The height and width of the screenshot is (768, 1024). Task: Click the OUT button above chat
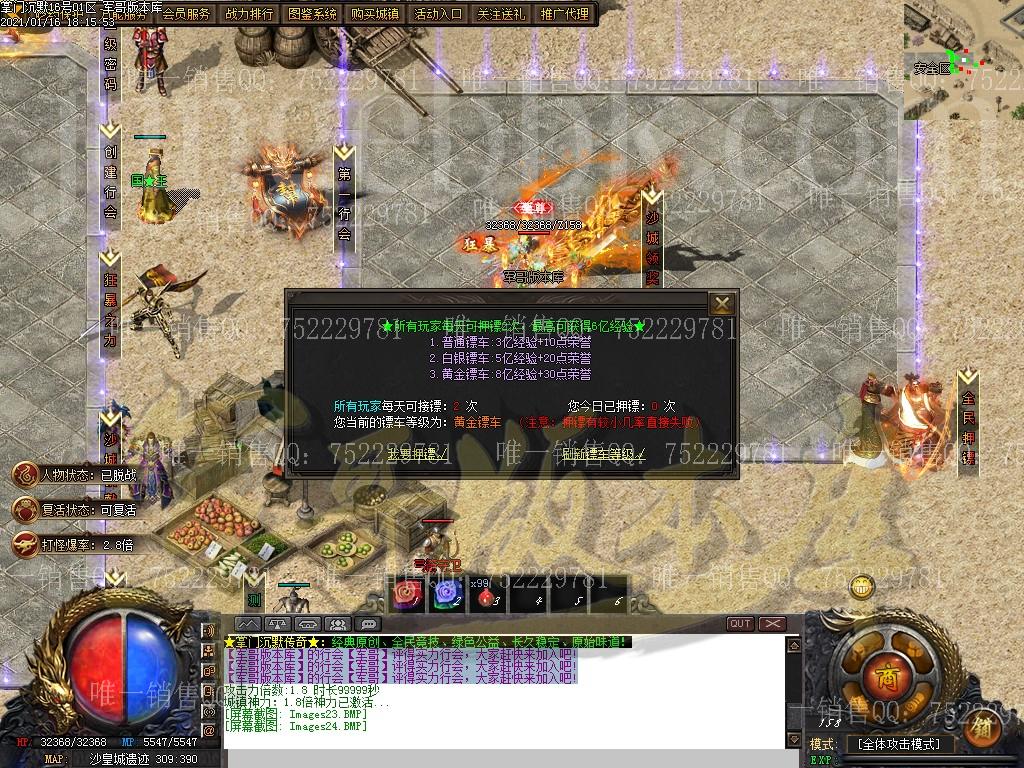coord(740,624)
